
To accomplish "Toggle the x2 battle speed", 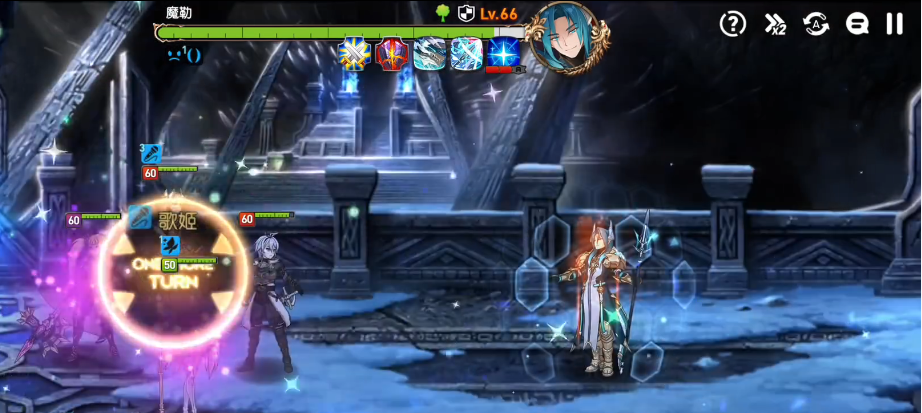I will pos(775,25).
